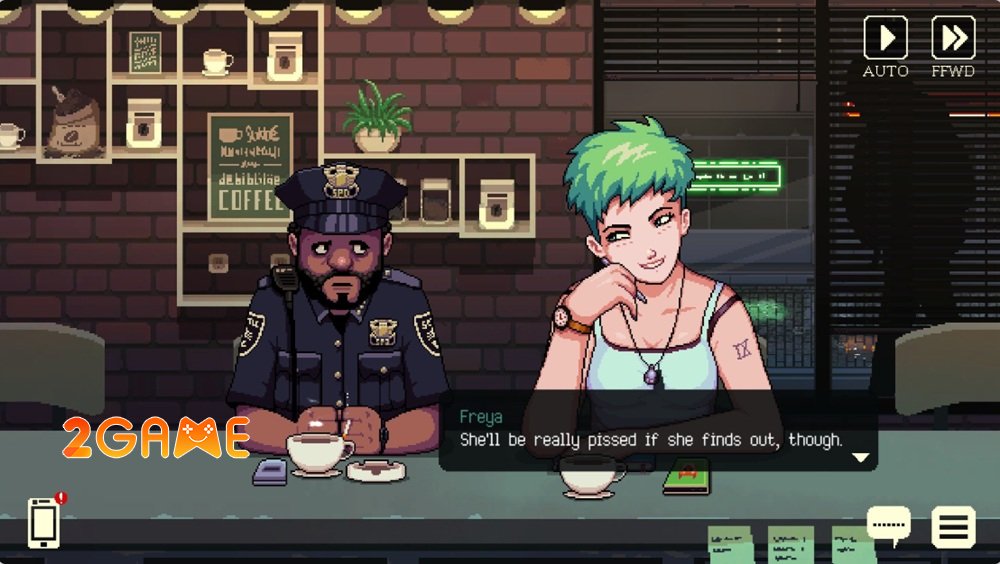This screenshot has width=1000, height=564.
Task: Open the dialogue log speech bubble
Action: click(888, 524)
